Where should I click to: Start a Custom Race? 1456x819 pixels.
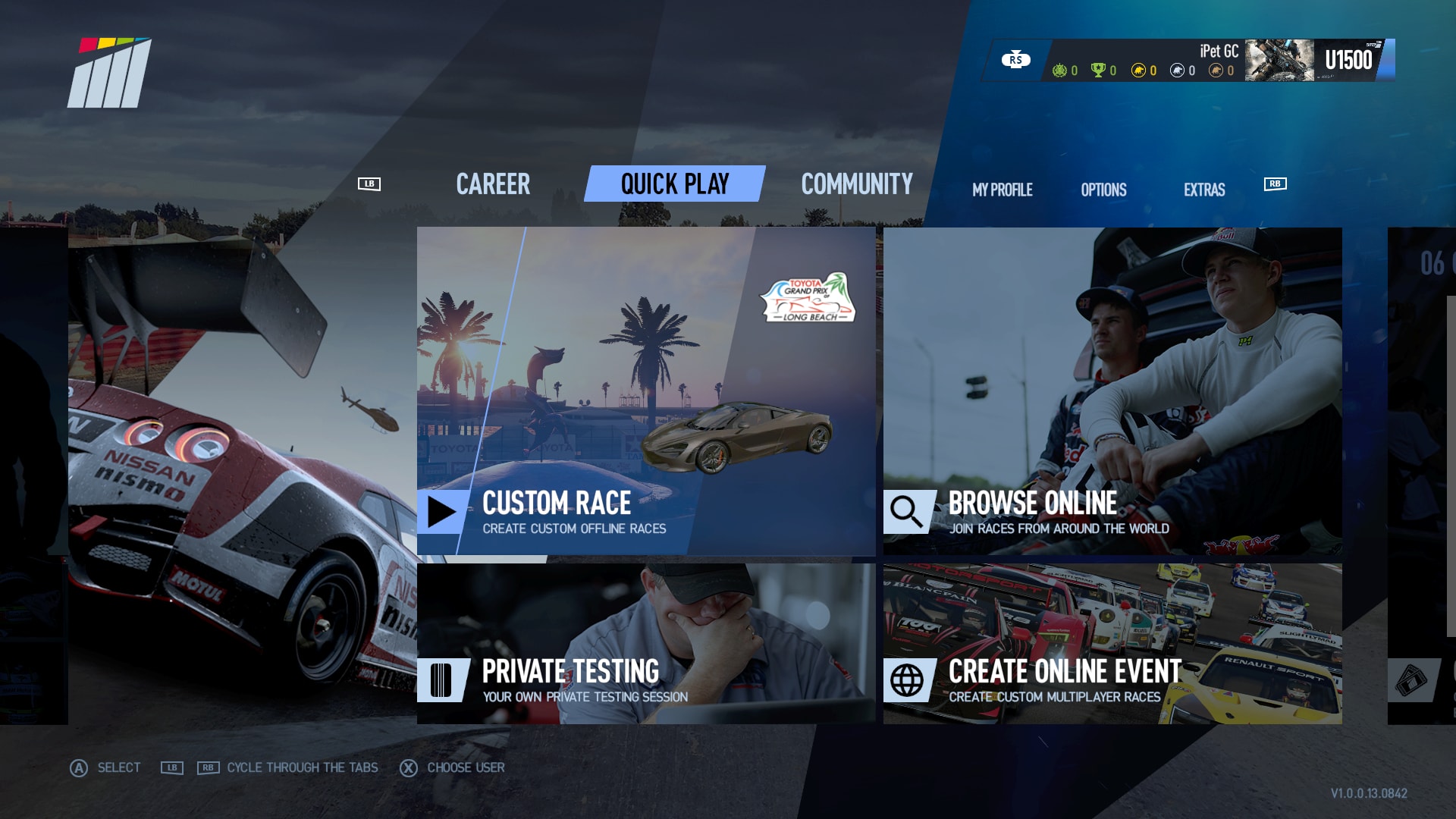pos(645,391)
